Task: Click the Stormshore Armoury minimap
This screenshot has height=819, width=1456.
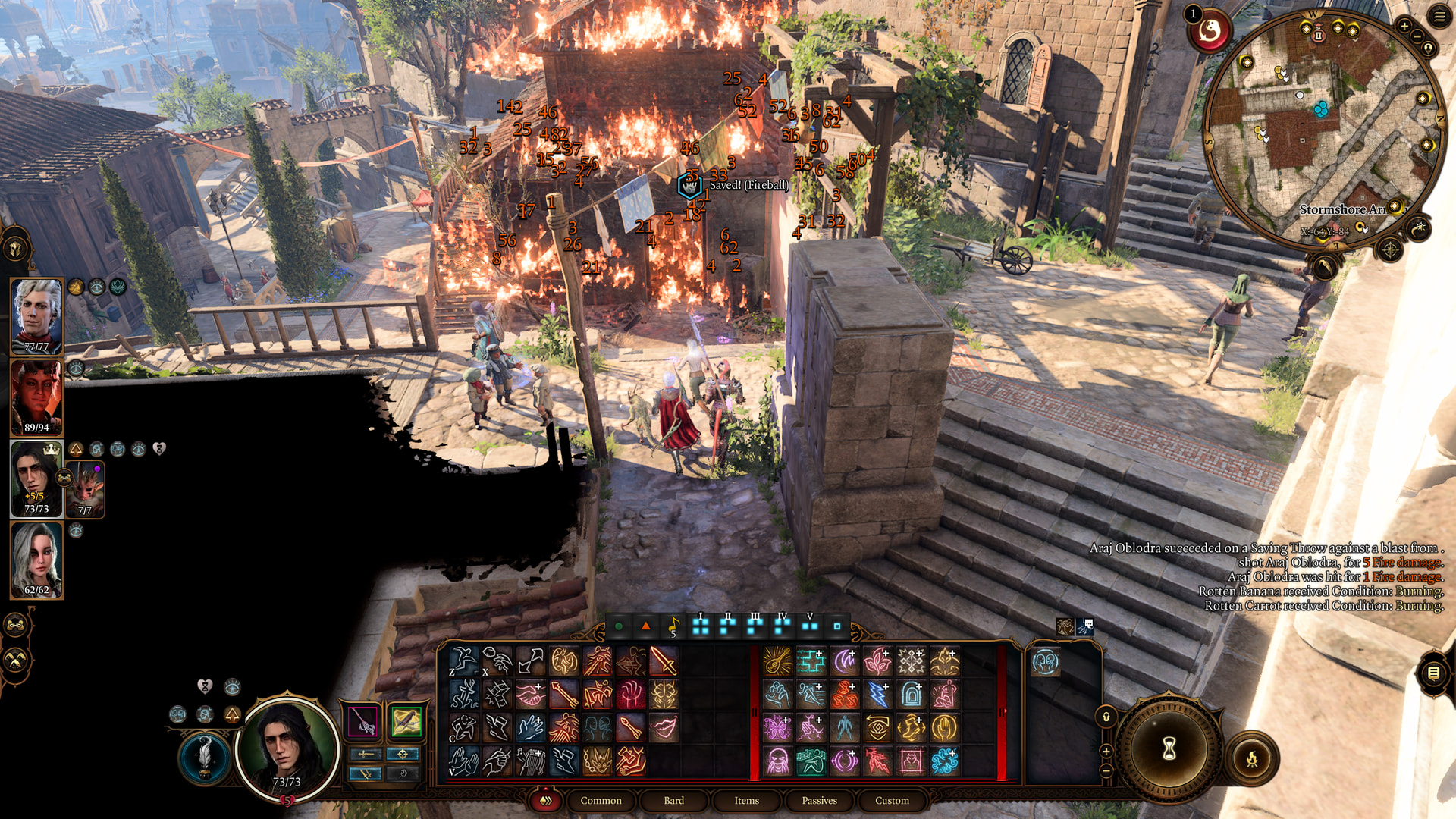Action: pos(1323,129)
